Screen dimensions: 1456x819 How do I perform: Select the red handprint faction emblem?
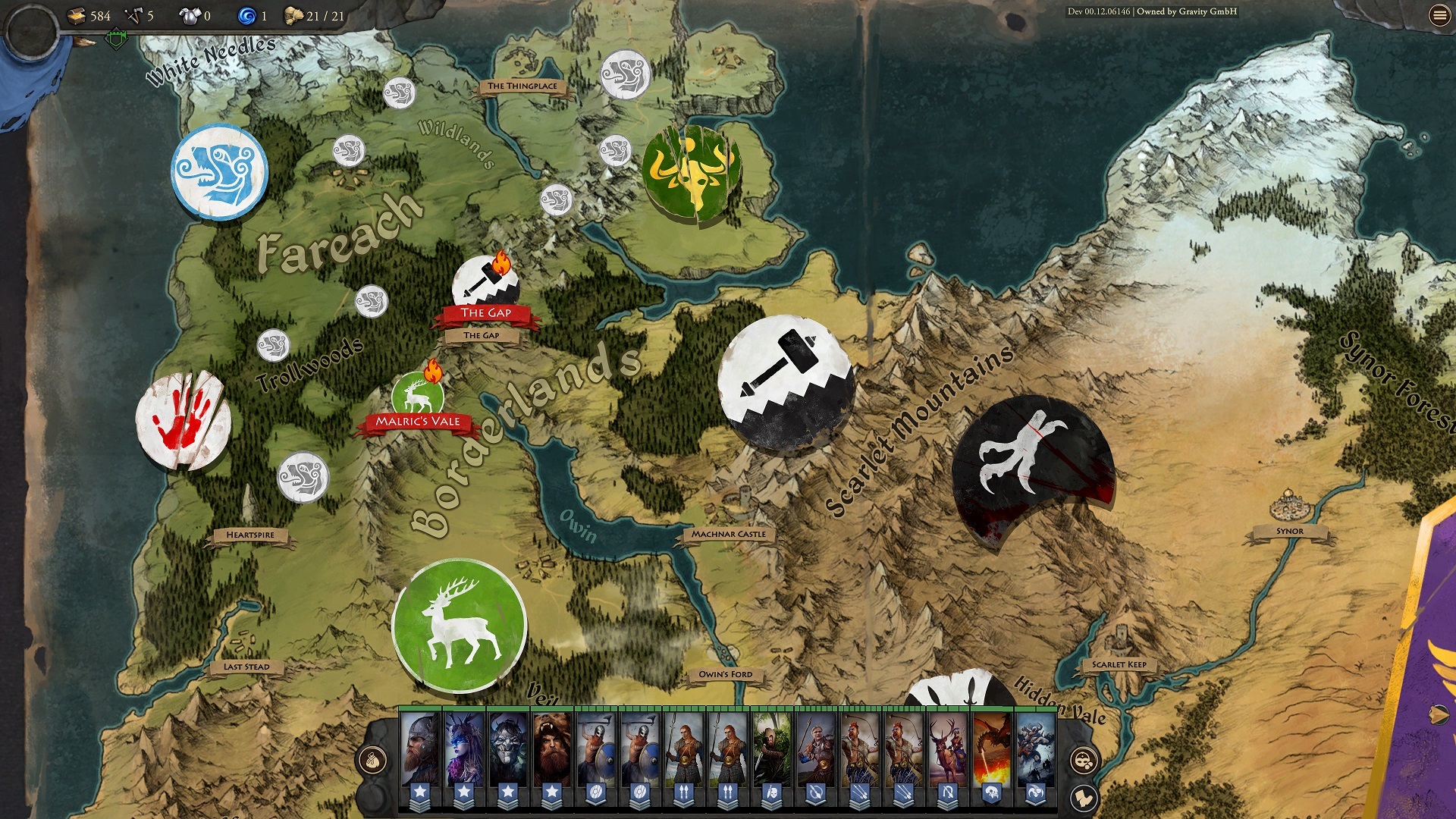coord(184,420)
